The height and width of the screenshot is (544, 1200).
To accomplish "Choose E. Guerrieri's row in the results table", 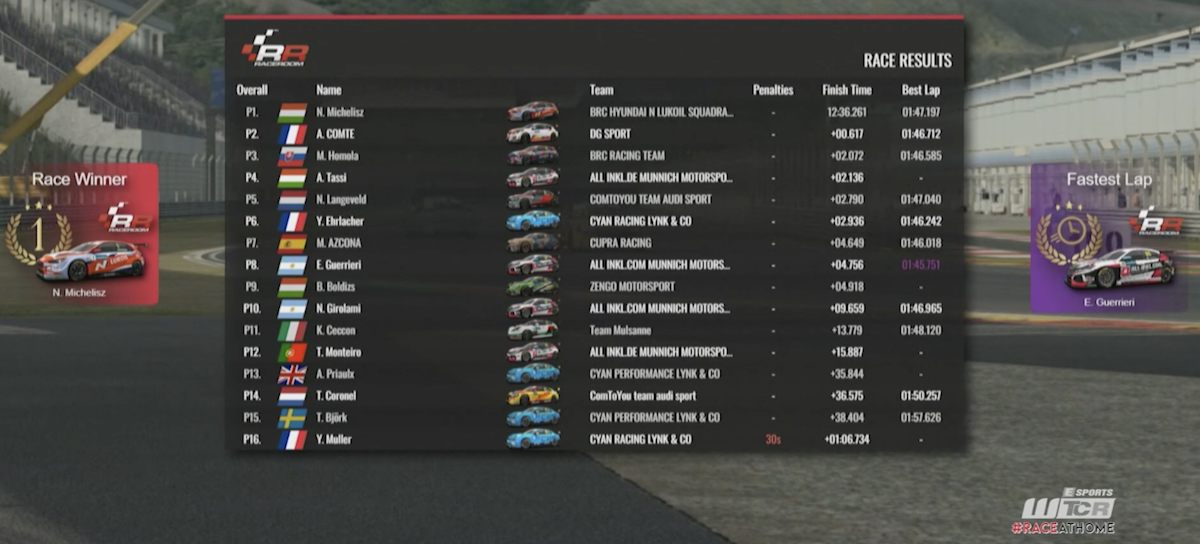I will (595, 265).
